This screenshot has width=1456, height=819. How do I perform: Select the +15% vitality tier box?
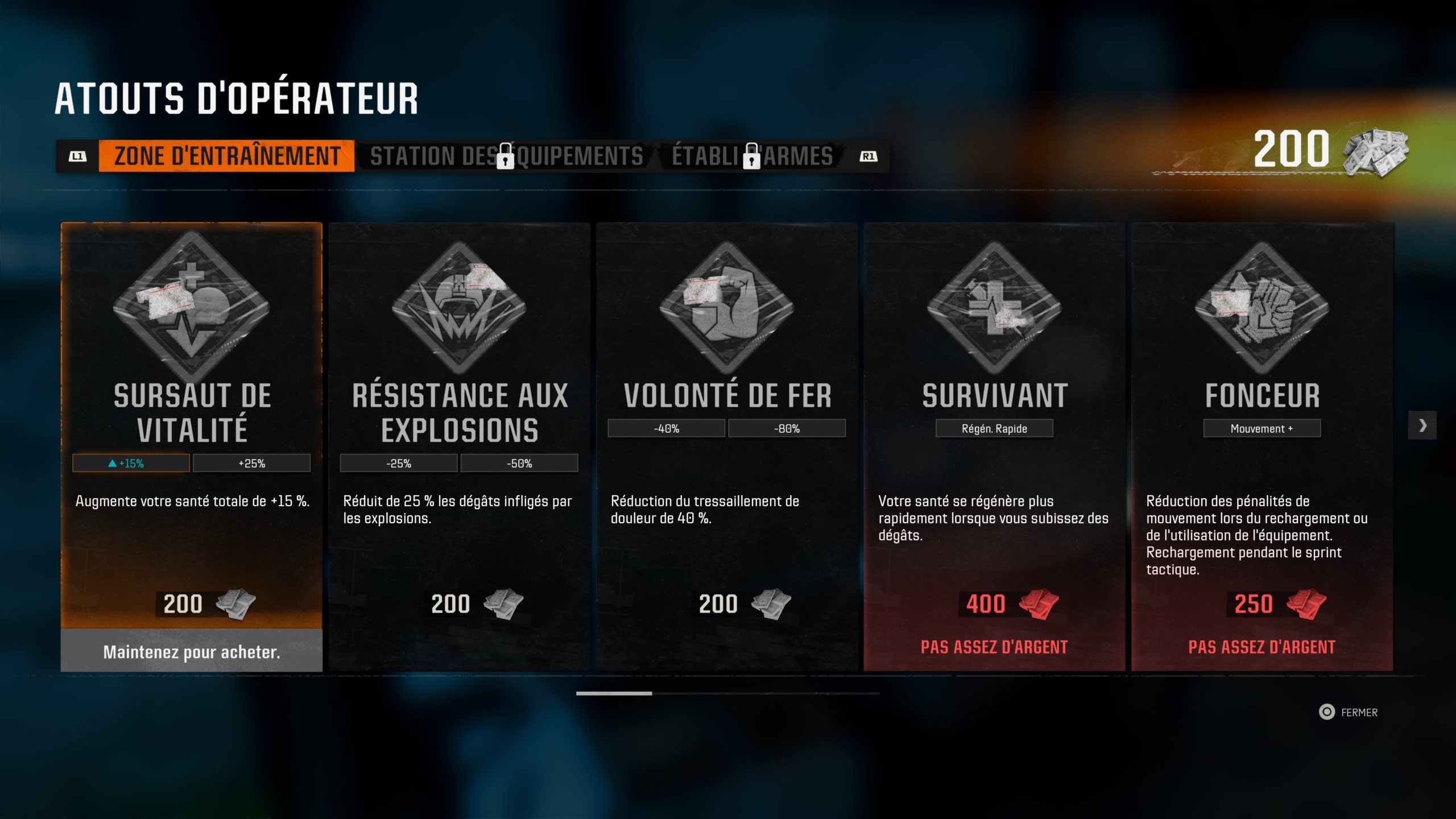pyautogui.click(x=131, y=464)
